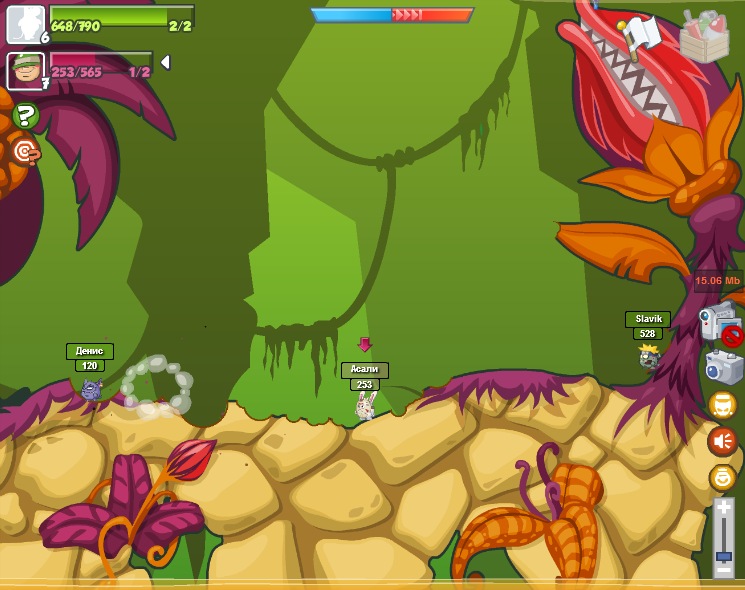Click the blue zoom slider handle

(723, 553)
